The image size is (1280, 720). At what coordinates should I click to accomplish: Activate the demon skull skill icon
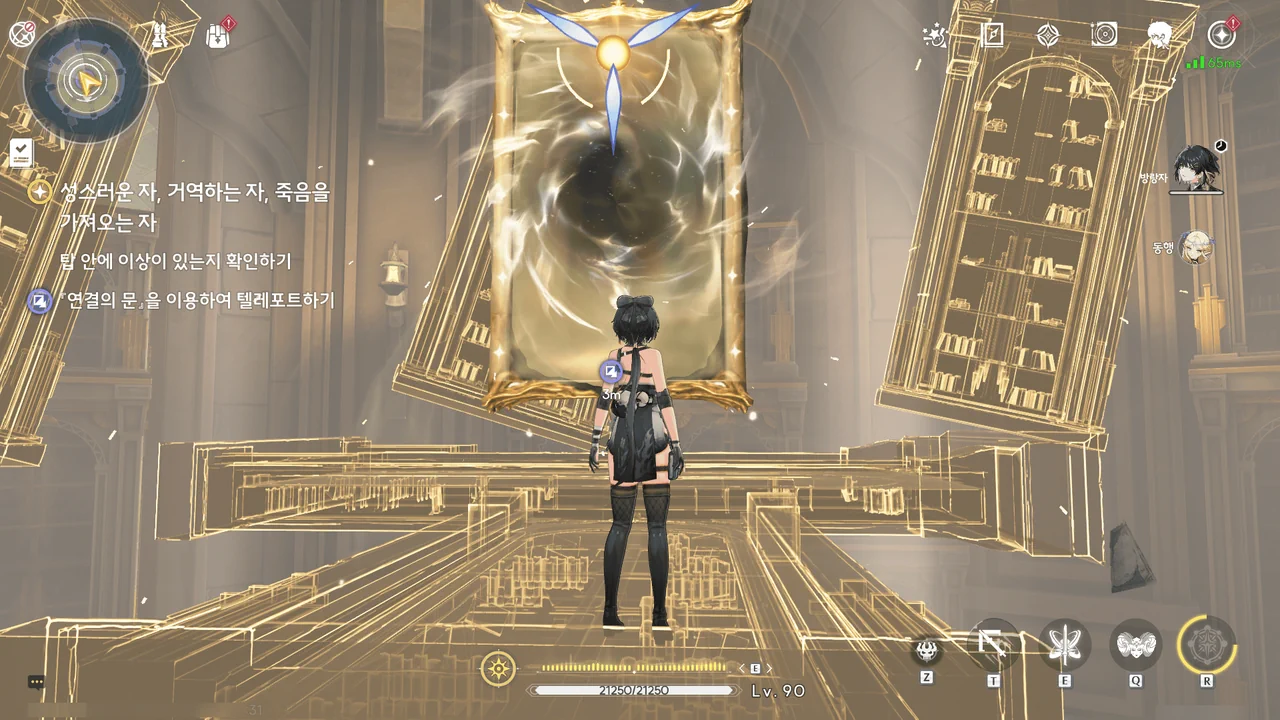[x=927, y=650]
